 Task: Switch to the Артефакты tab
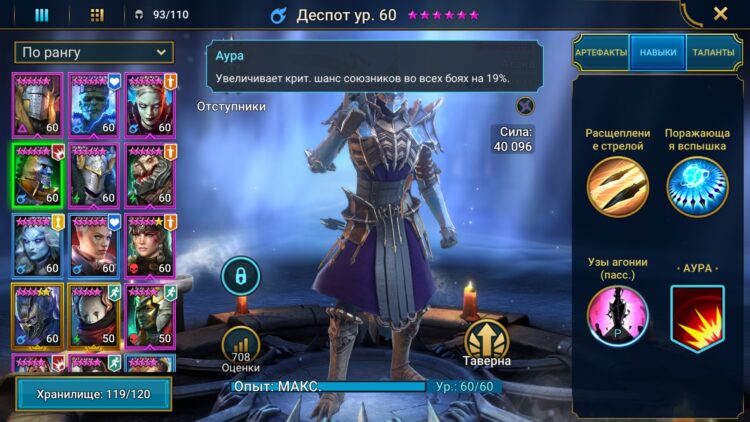tap(601, 53)
